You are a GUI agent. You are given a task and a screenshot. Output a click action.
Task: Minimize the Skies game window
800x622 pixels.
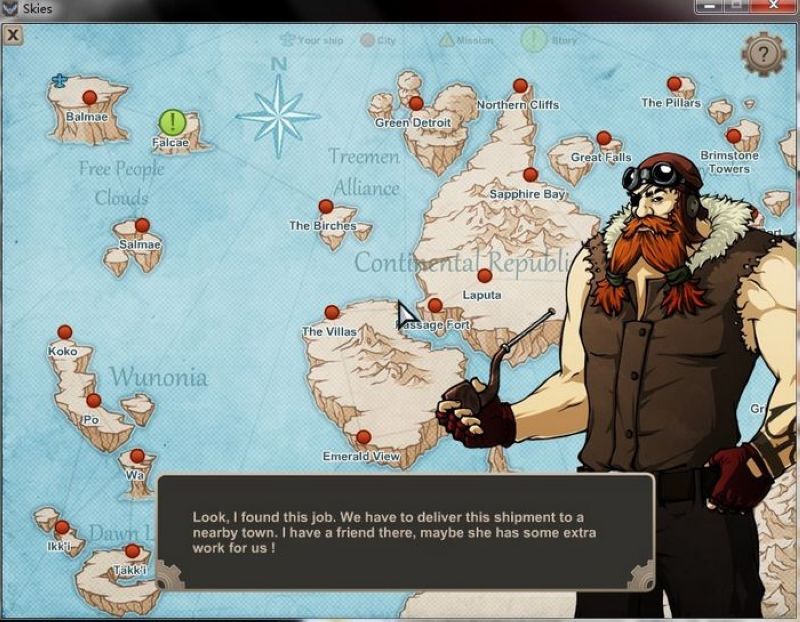(x=711, y=7)
